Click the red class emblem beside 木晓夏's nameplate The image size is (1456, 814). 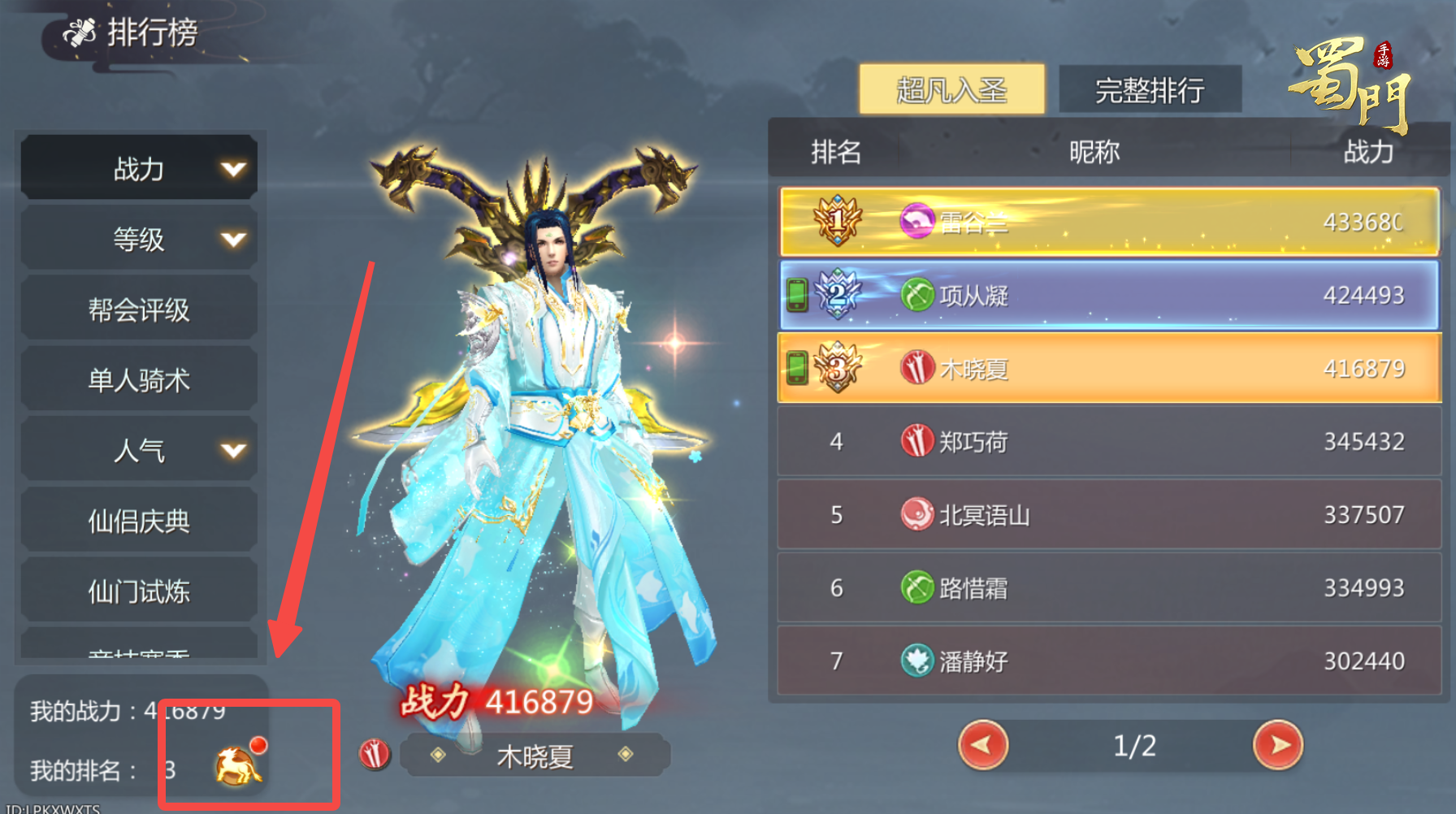click(x=375, y=754)
